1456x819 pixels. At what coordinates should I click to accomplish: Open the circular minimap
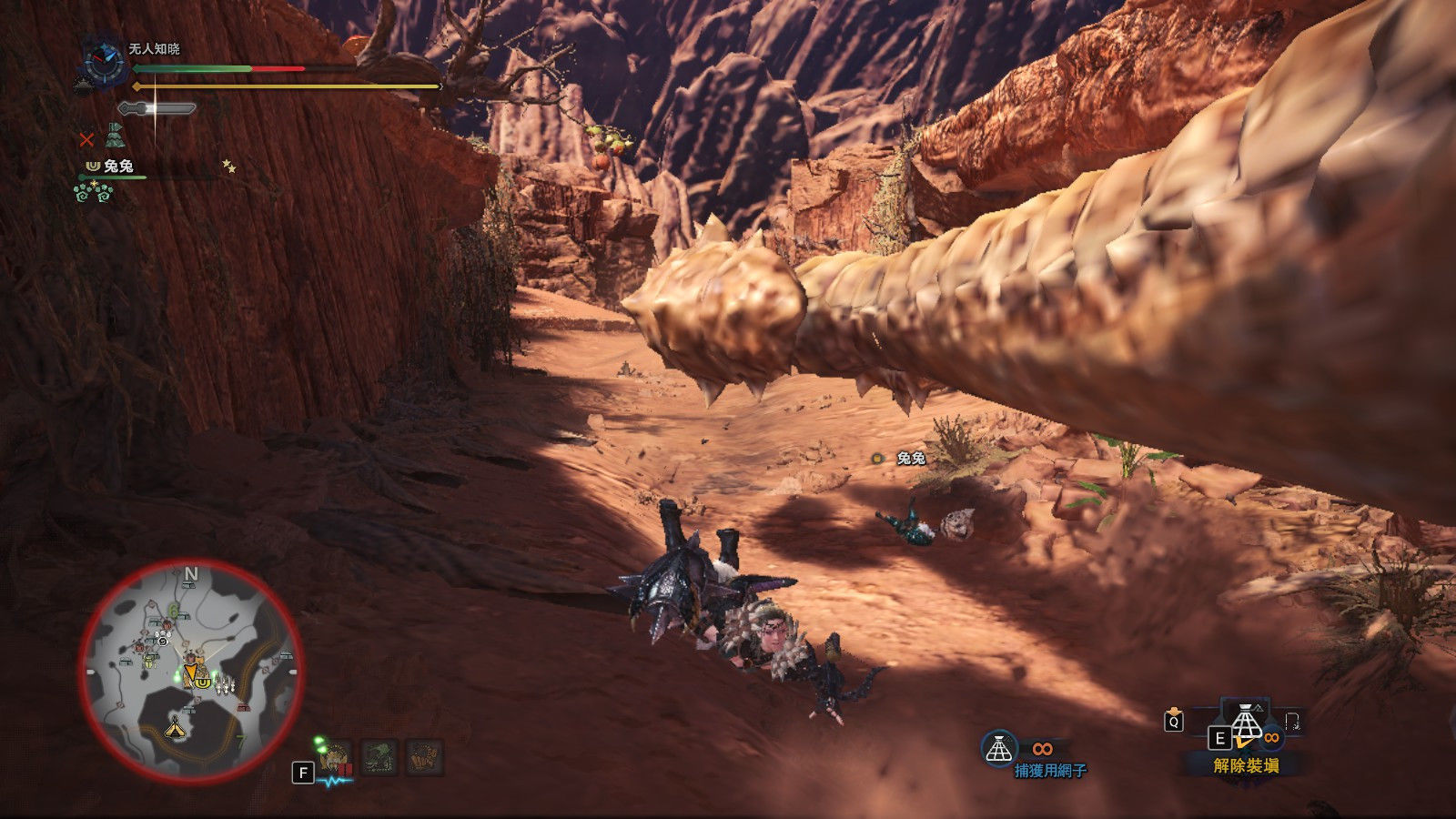click(191, 671)
